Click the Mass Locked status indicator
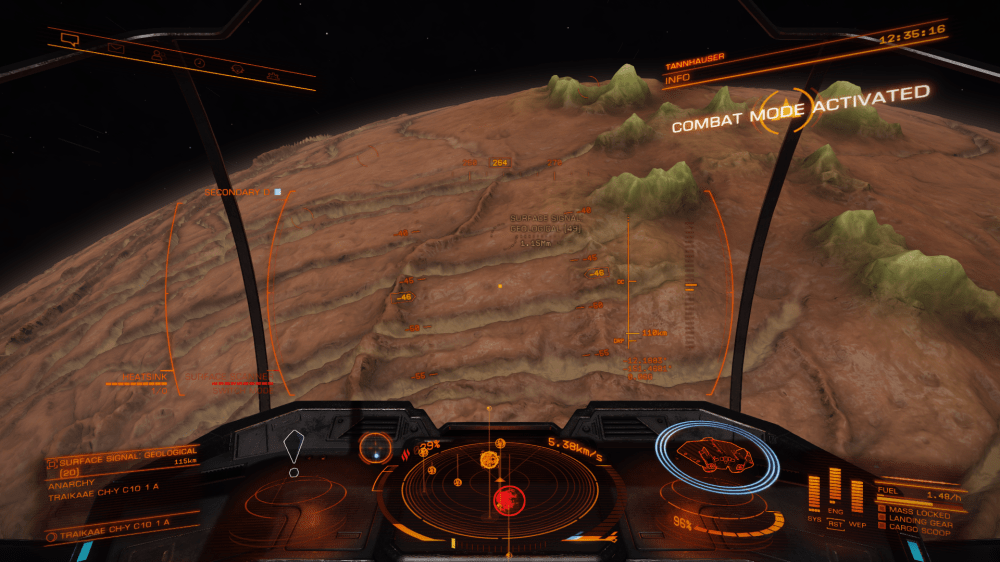 pyautogui.click(x=918, y=510)
